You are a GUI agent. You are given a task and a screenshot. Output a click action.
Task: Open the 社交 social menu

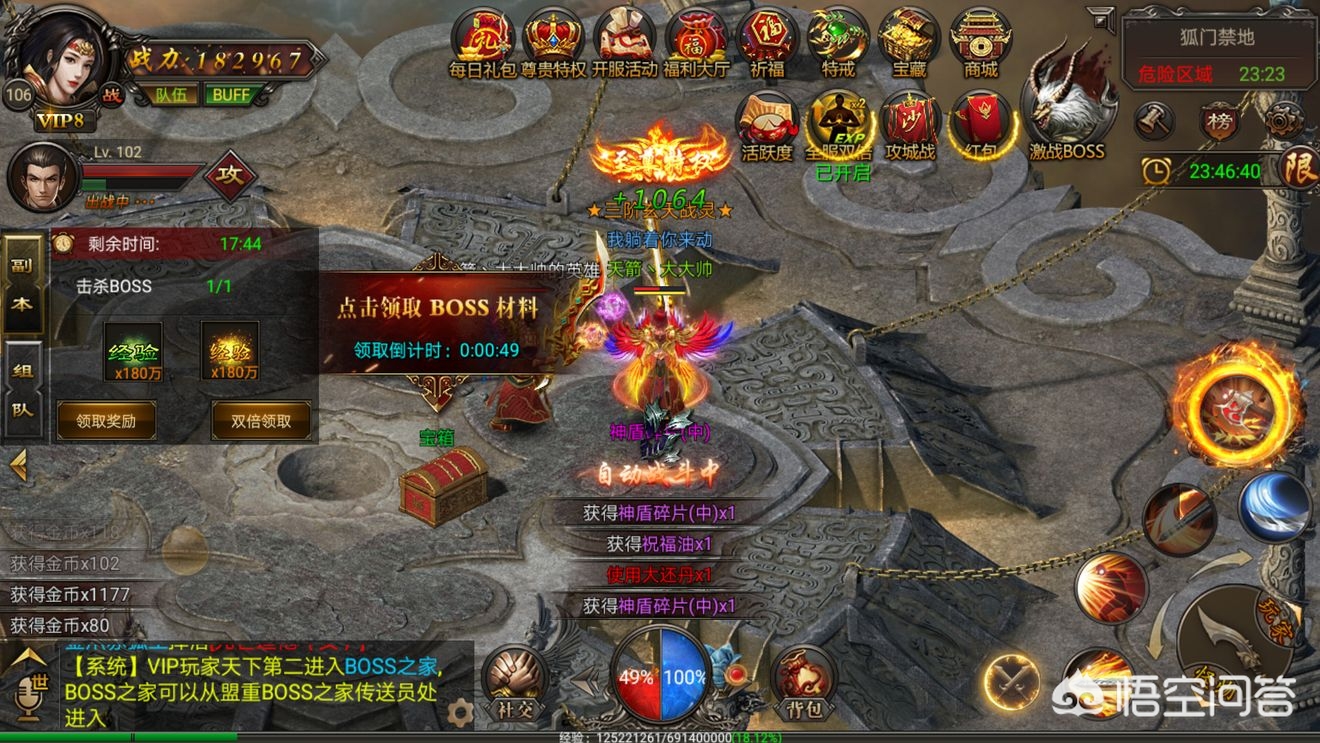[513, 682]
